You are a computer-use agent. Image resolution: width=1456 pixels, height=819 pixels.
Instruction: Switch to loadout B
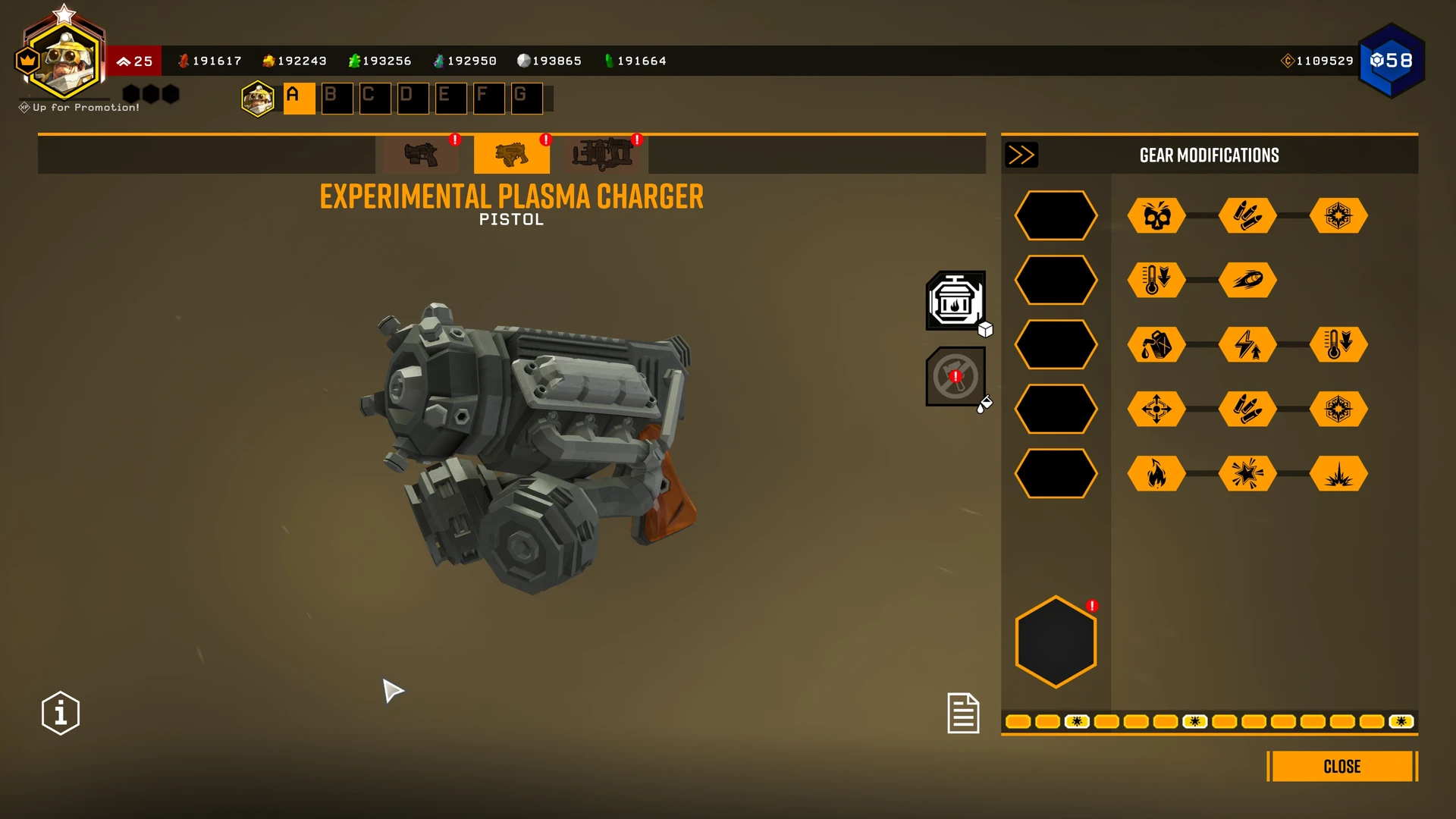337,99
